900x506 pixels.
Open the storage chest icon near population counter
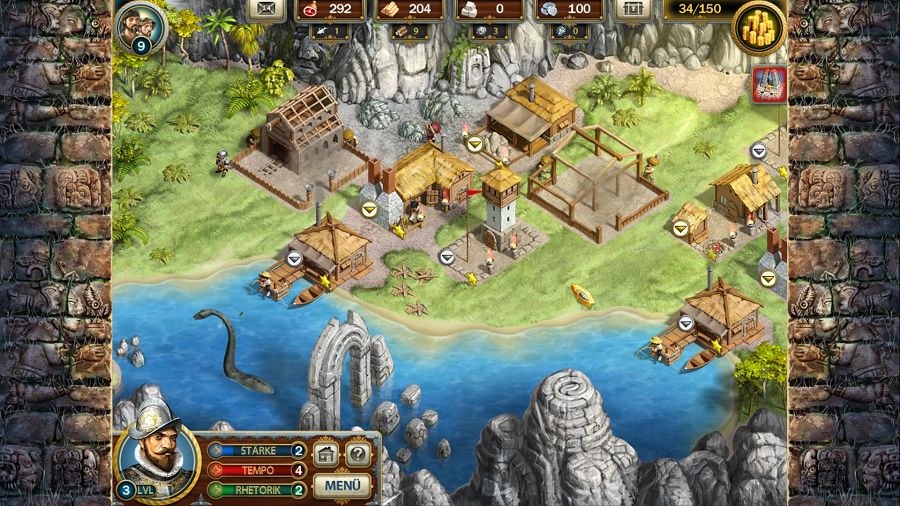(x=631, y=9)
